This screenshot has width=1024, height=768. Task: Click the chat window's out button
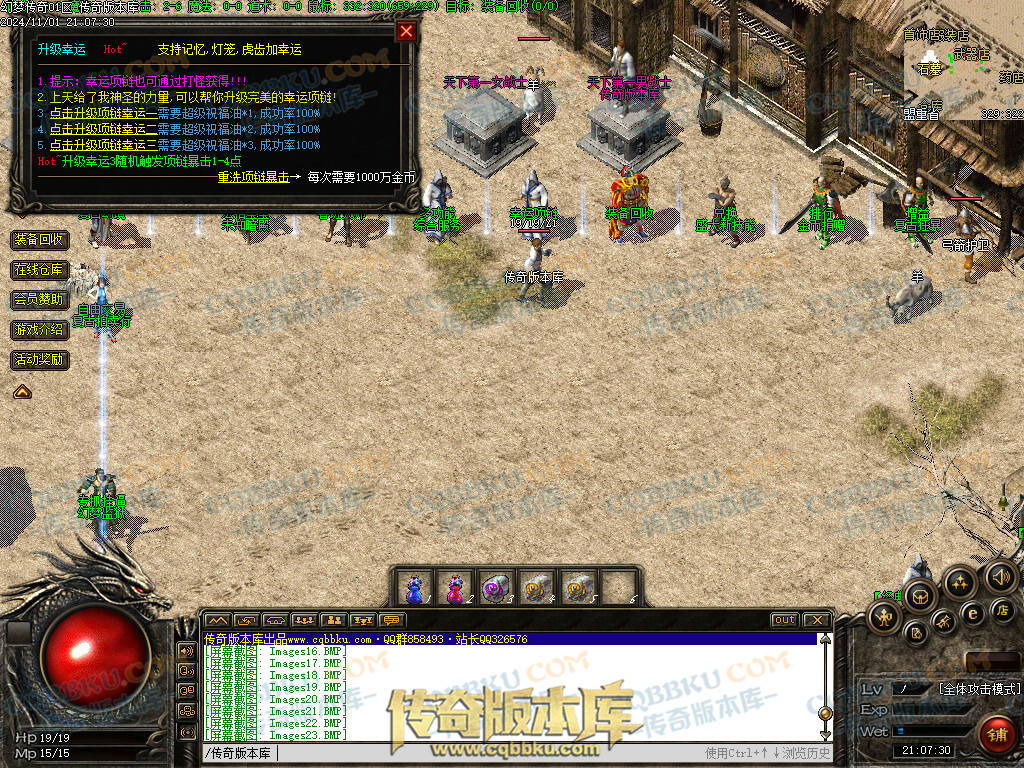[785, 620]
